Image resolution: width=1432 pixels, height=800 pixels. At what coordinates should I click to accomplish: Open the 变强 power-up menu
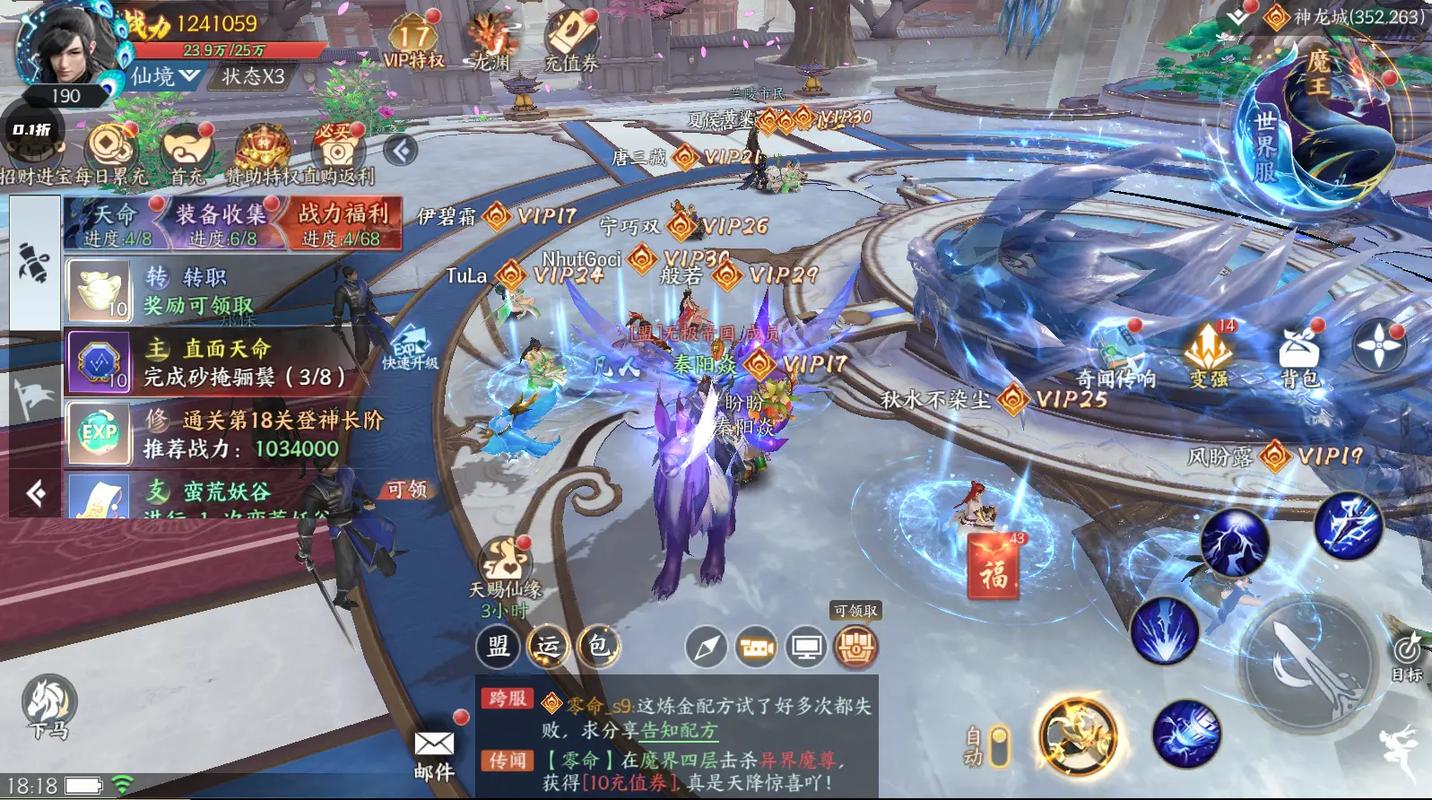click(1208, 355)
